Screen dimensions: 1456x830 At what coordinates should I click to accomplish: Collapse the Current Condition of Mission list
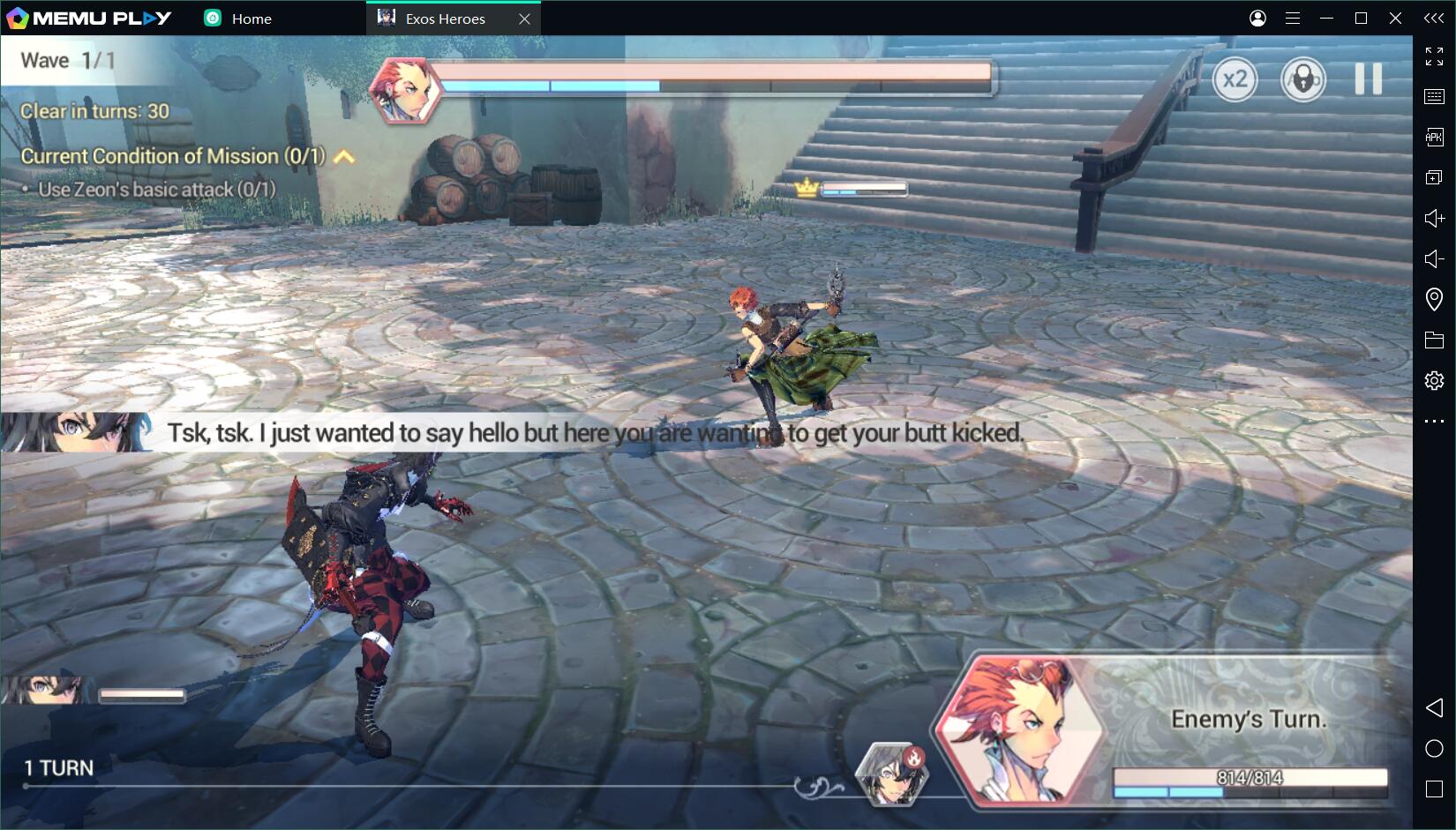click(x=345, y=157)
